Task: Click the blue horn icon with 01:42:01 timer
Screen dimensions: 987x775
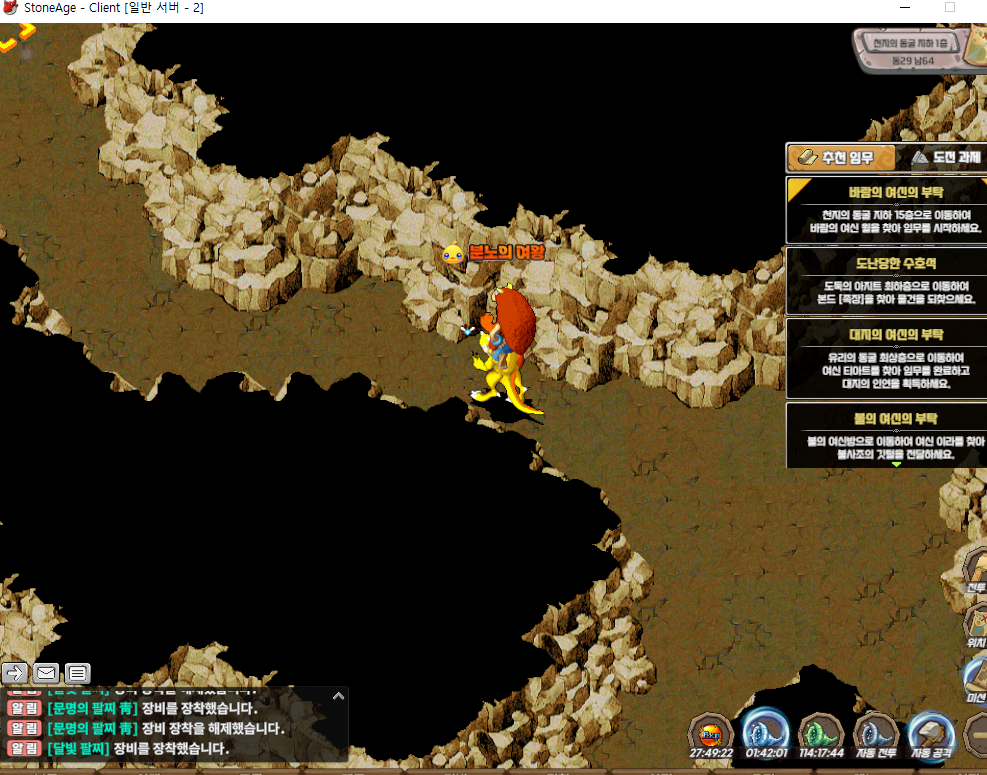Action: [766, 733]
